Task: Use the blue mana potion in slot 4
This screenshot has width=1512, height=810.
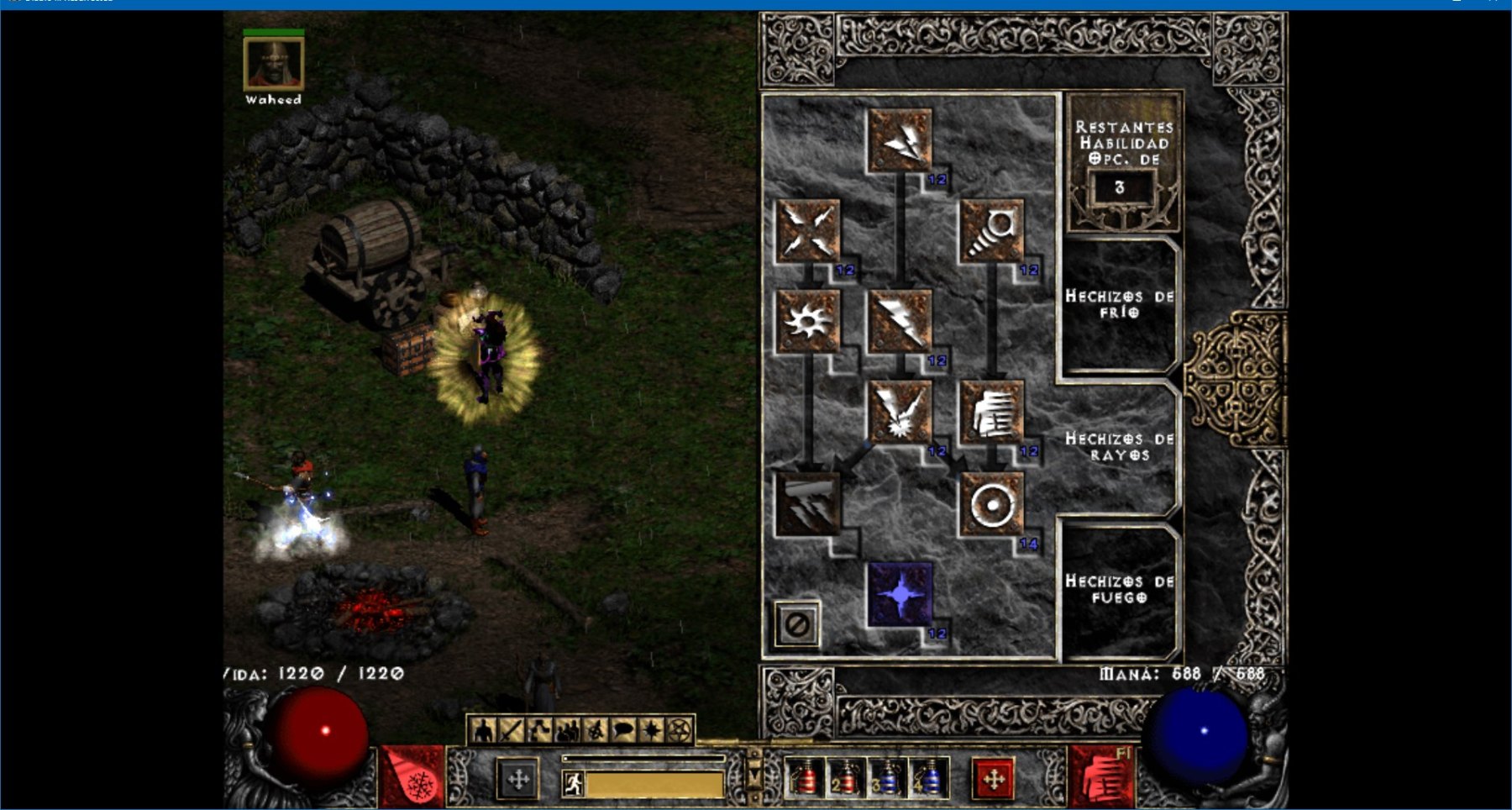Action: (929, 779)
